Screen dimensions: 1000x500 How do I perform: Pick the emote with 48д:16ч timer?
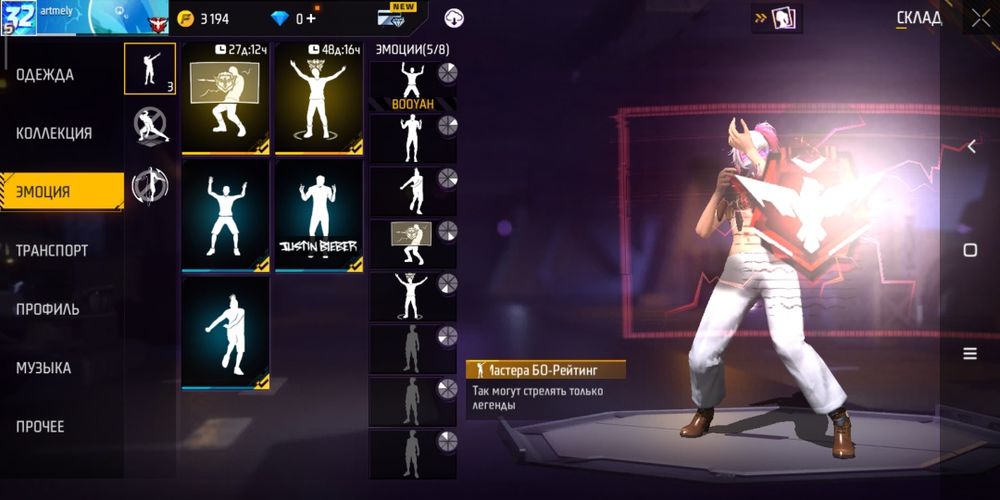tap(319, 99)
